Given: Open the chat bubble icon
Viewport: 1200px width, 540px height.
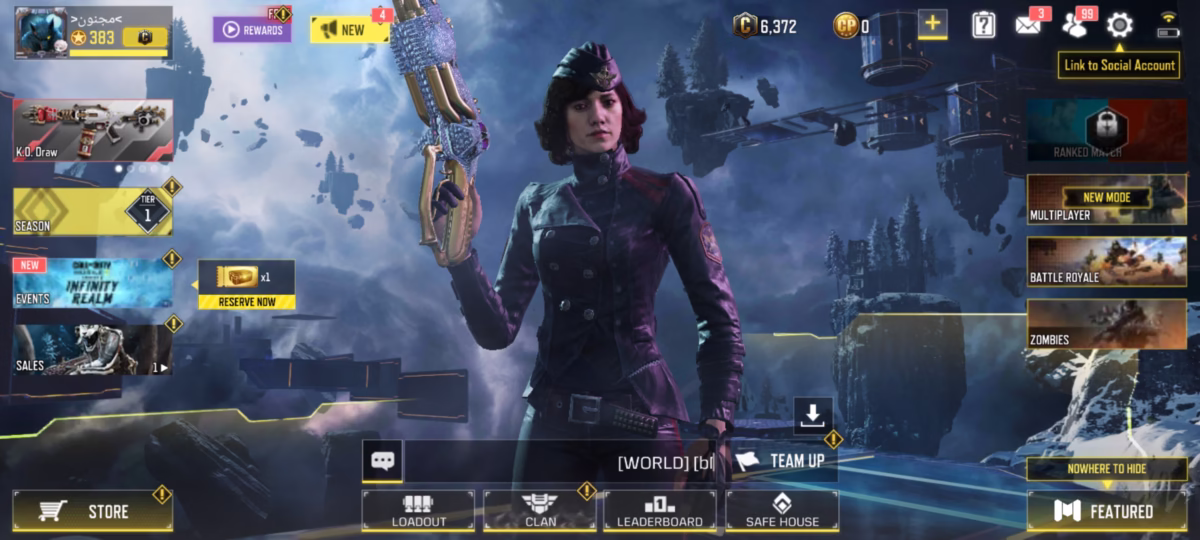Looking at the screenshot, I should pyautogui.click(x=382, y=461).
